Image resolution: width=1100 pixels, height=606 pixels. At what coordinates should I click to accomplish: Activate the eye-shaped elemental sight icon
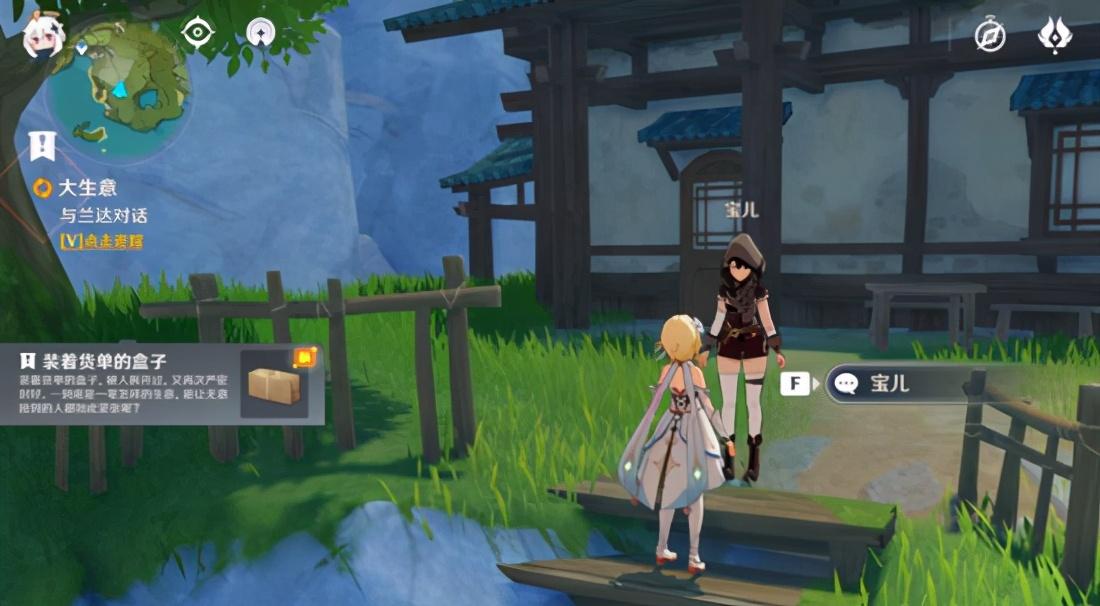pyautogui.click(x=198, y=32)
